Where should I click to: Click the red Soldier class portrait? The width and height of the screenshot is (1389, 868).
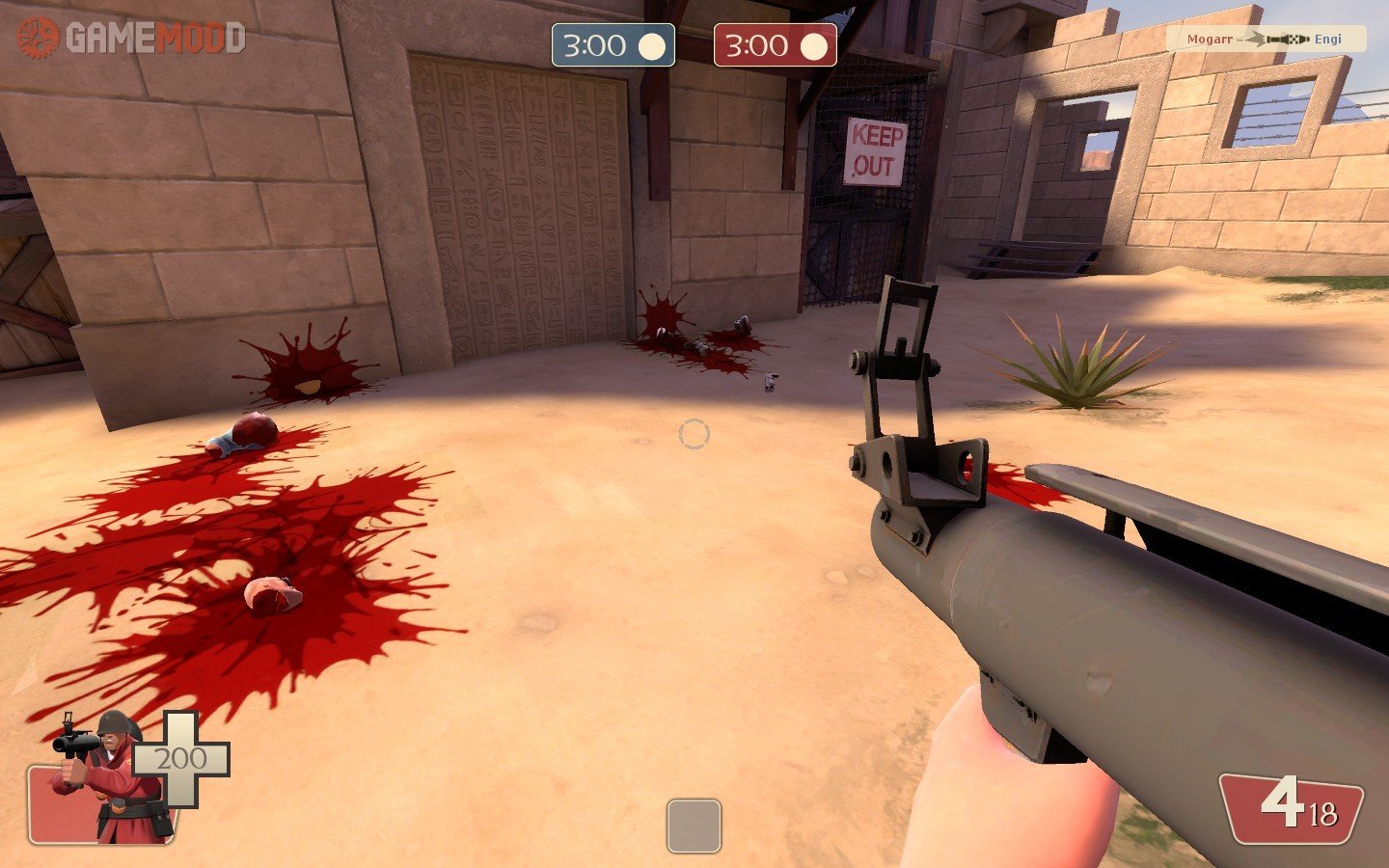click(x=106, y=781)
